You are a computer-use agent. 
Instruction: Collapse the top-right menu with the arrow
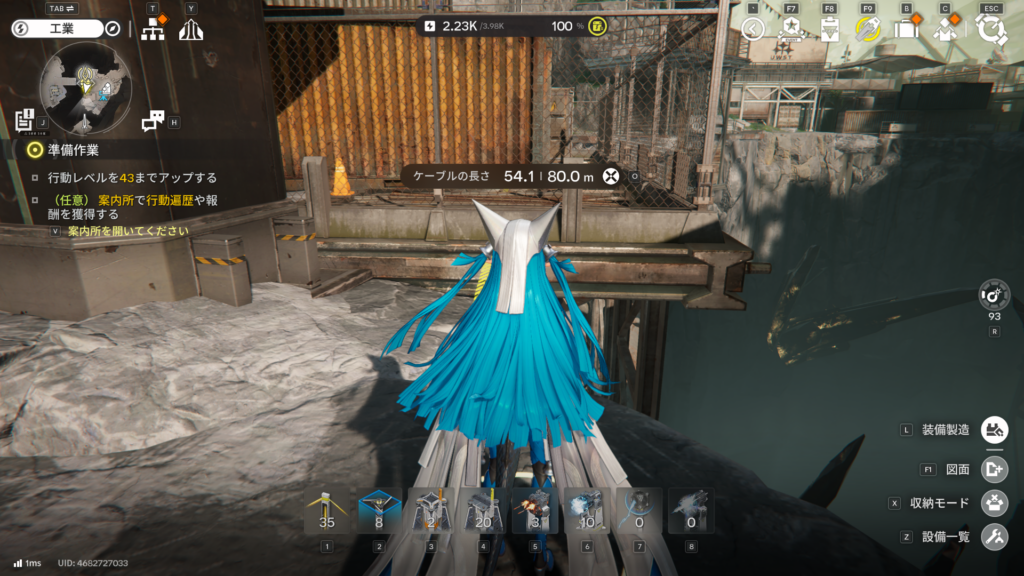click(753, 29)
